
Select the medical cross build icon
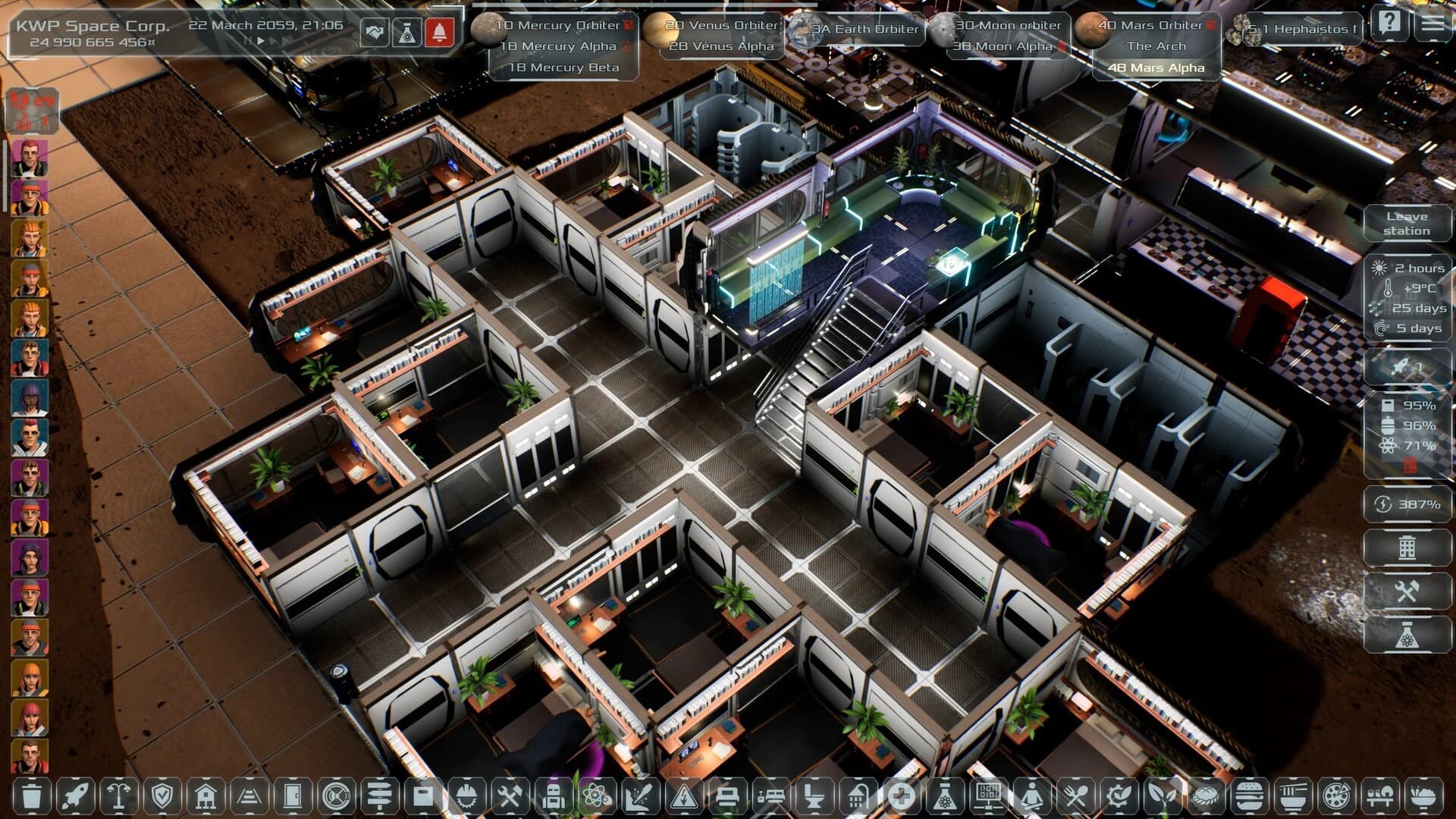pos(904,797)
